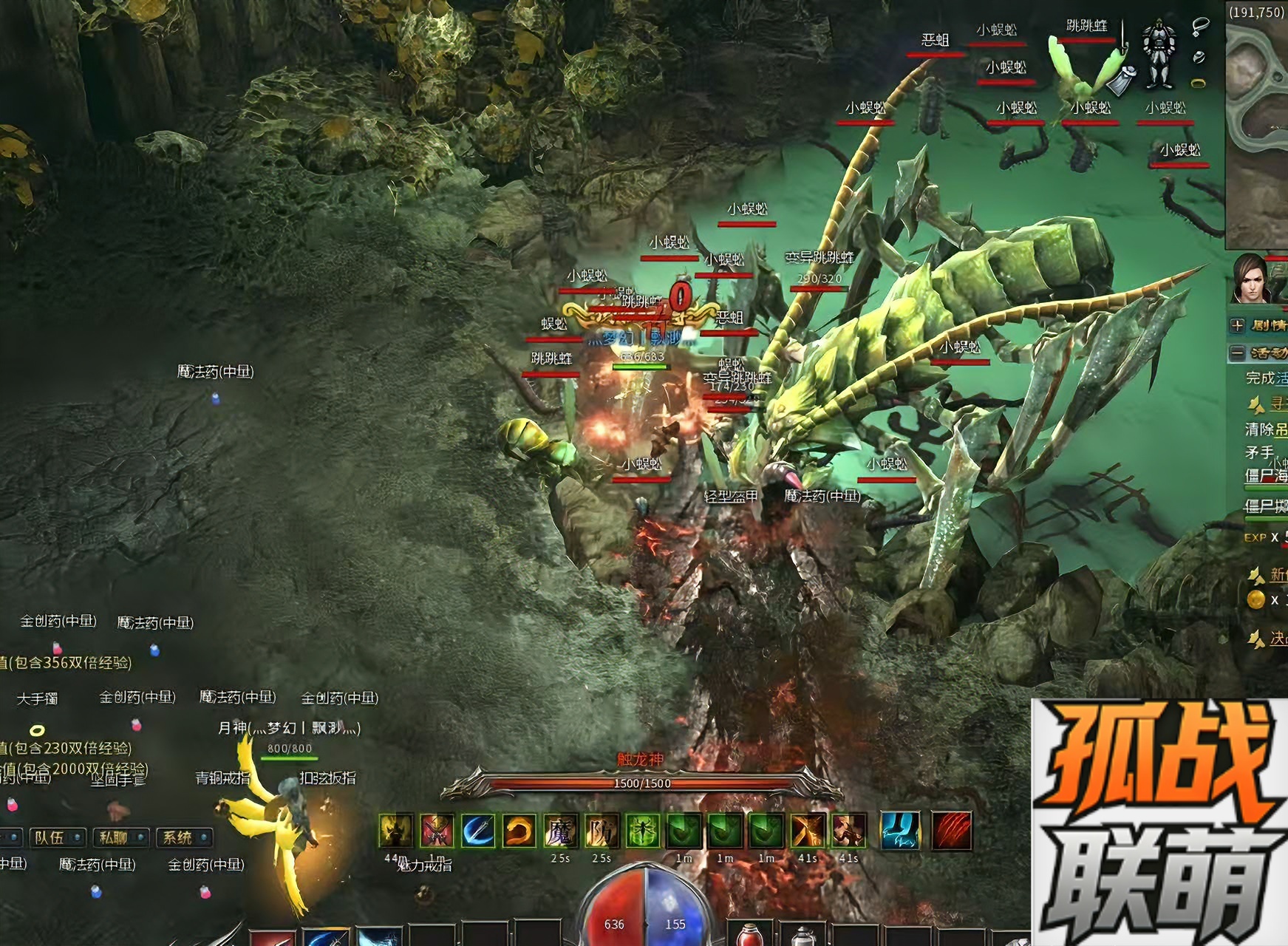Switch to the 队伍 team chat tab

50,837
